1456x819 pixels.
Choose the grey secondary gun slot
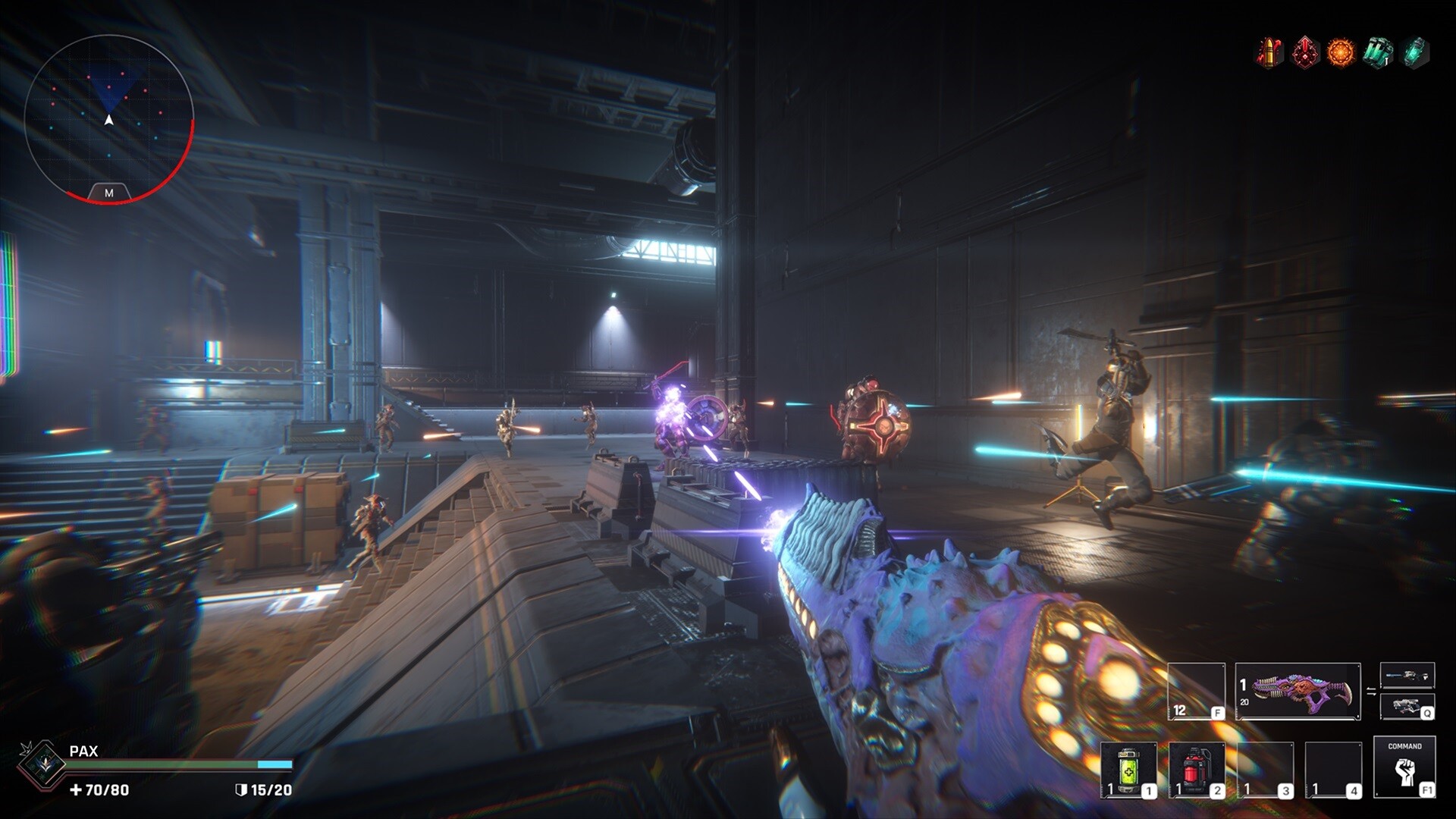1407,707
